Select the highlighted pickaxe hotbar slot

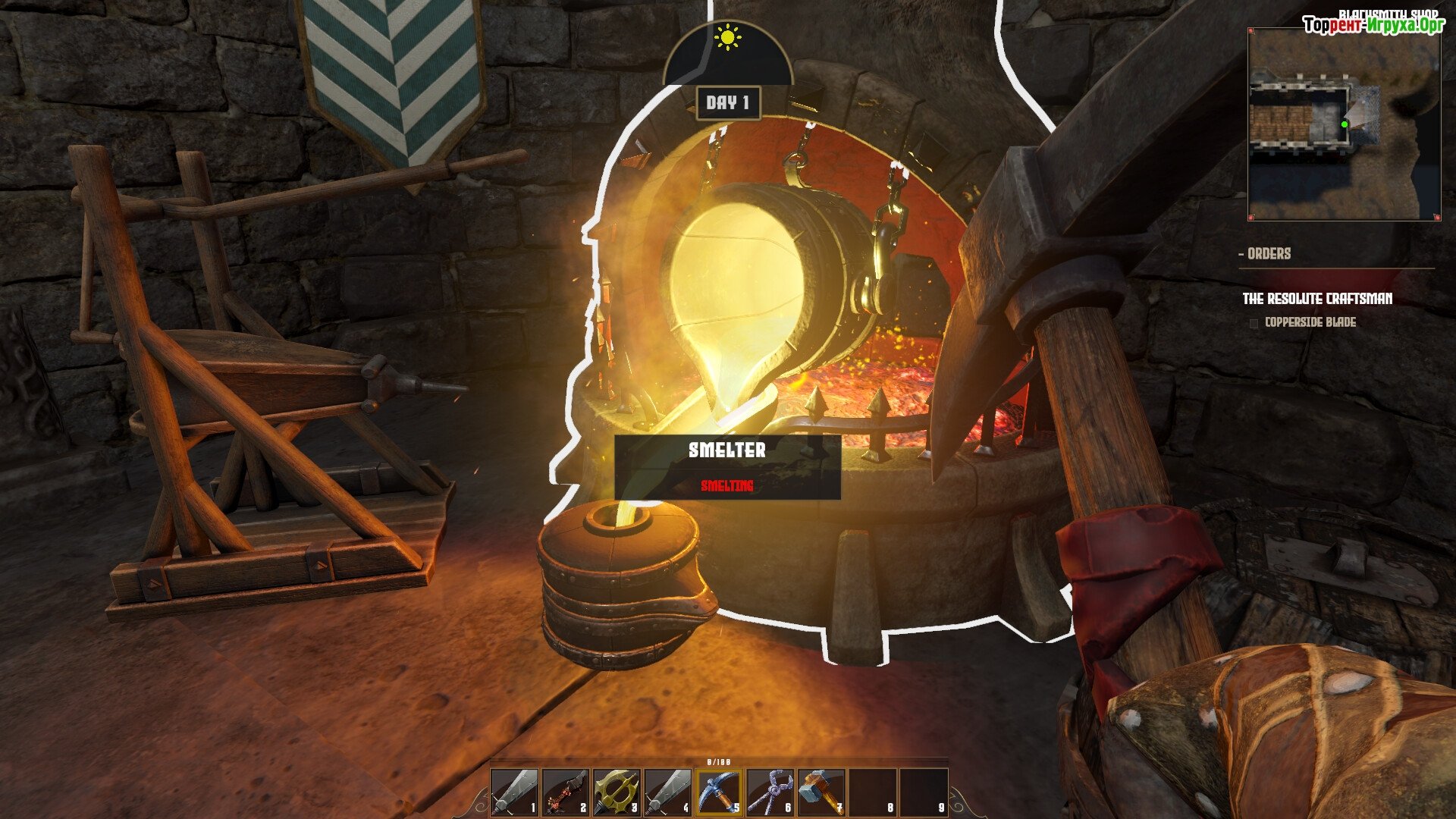pyautogui.click(x=719, y=792)
